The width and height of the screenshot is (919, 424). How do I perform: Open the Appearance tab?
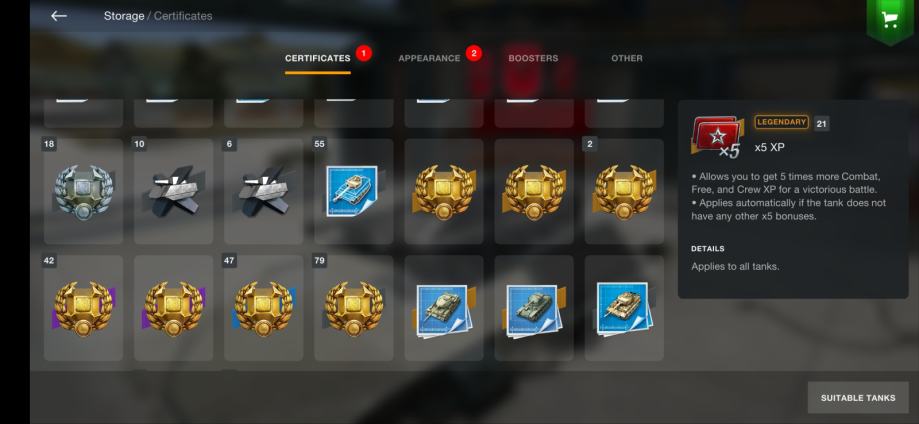[x=429, y=58]
